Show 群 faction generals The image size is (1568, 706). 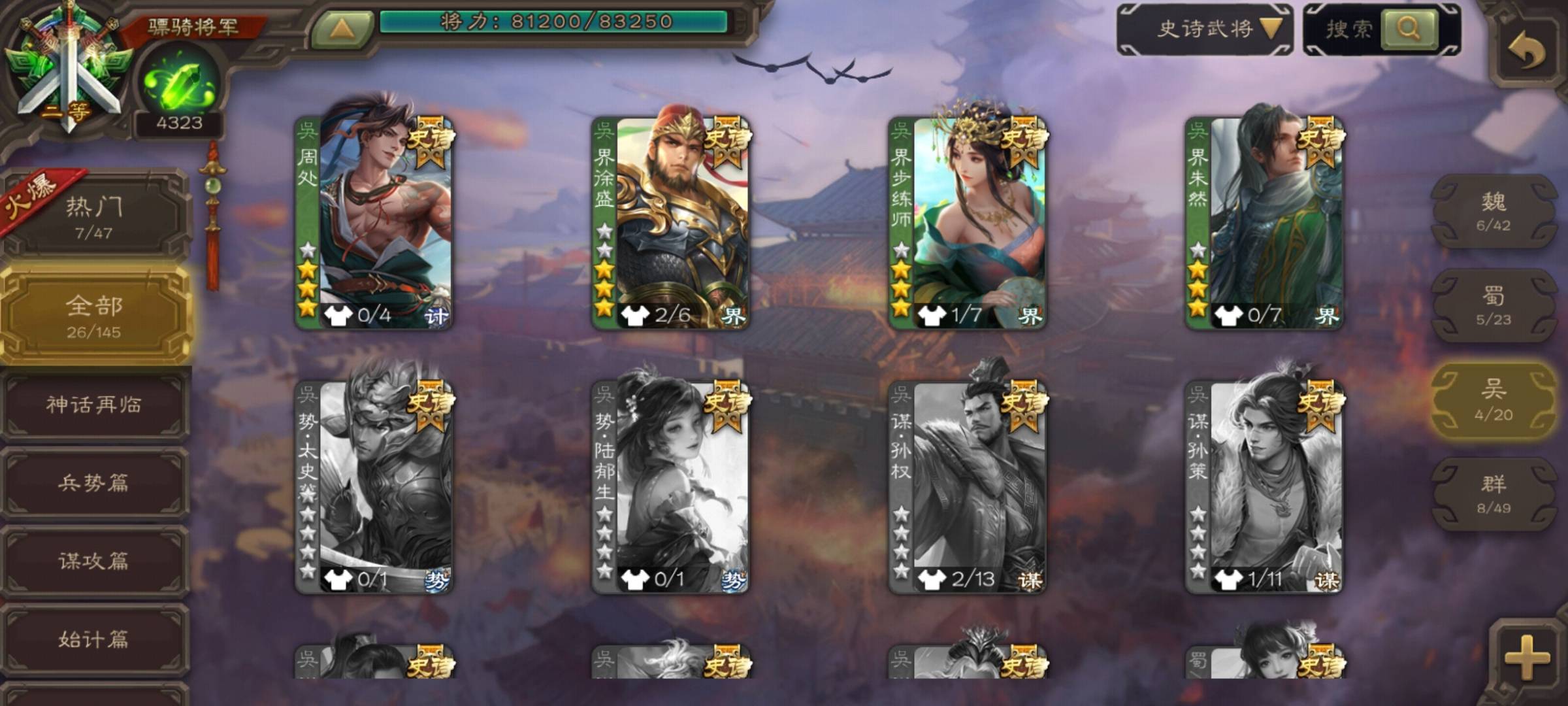click(x=1494, y=494)
